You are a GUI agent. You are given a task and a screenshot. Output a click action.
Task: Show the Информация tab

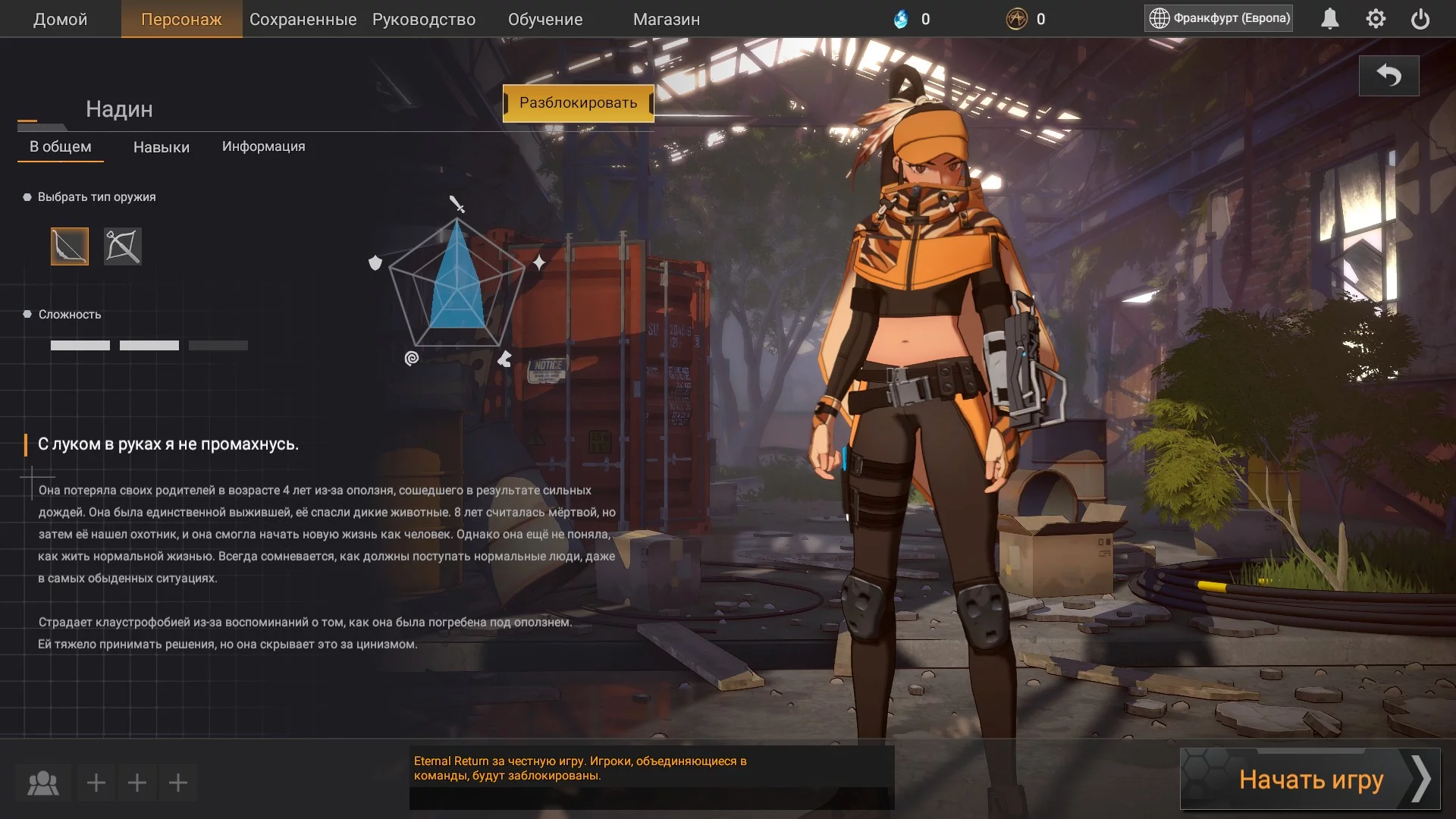tap(263, 146)
